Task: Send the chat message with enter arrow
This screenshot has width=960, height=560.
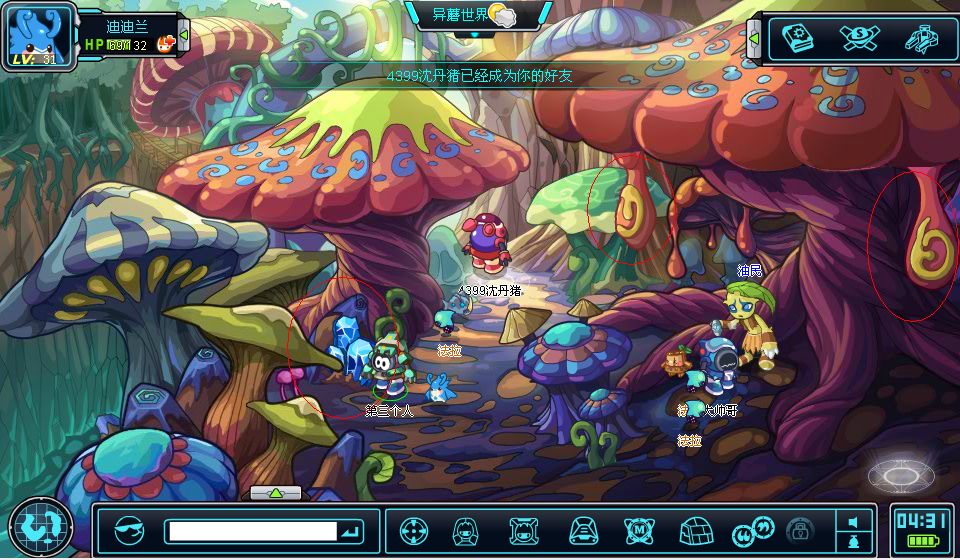Action: pyautogui.click(x=351, y=530)
